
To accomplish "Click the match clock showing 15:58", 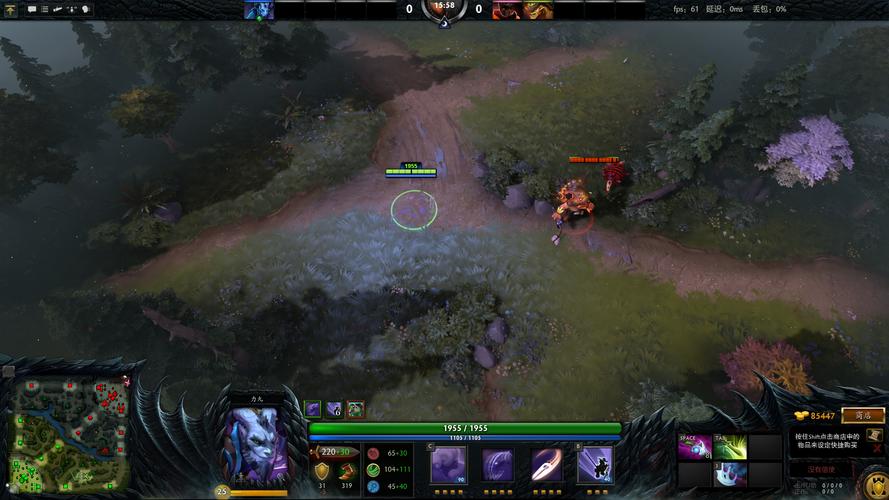I will point(444,7).
